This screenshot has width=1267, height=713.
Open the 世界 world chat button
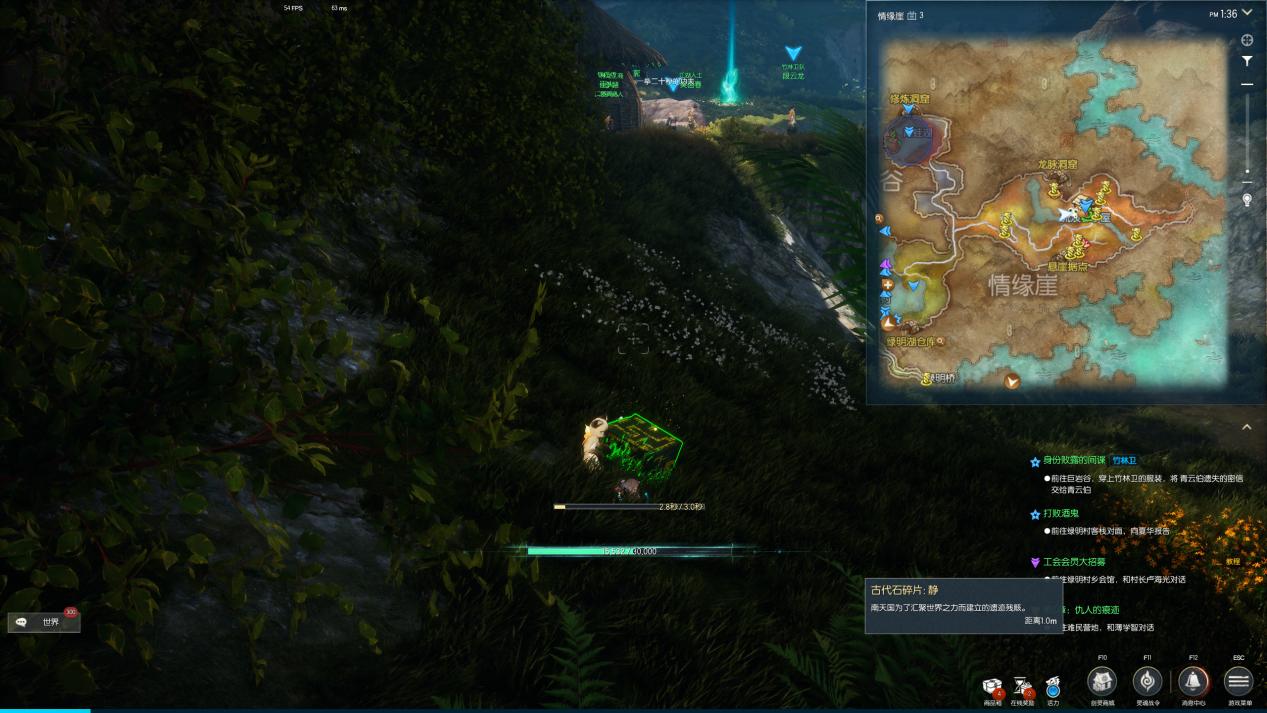tap(44, 622)
